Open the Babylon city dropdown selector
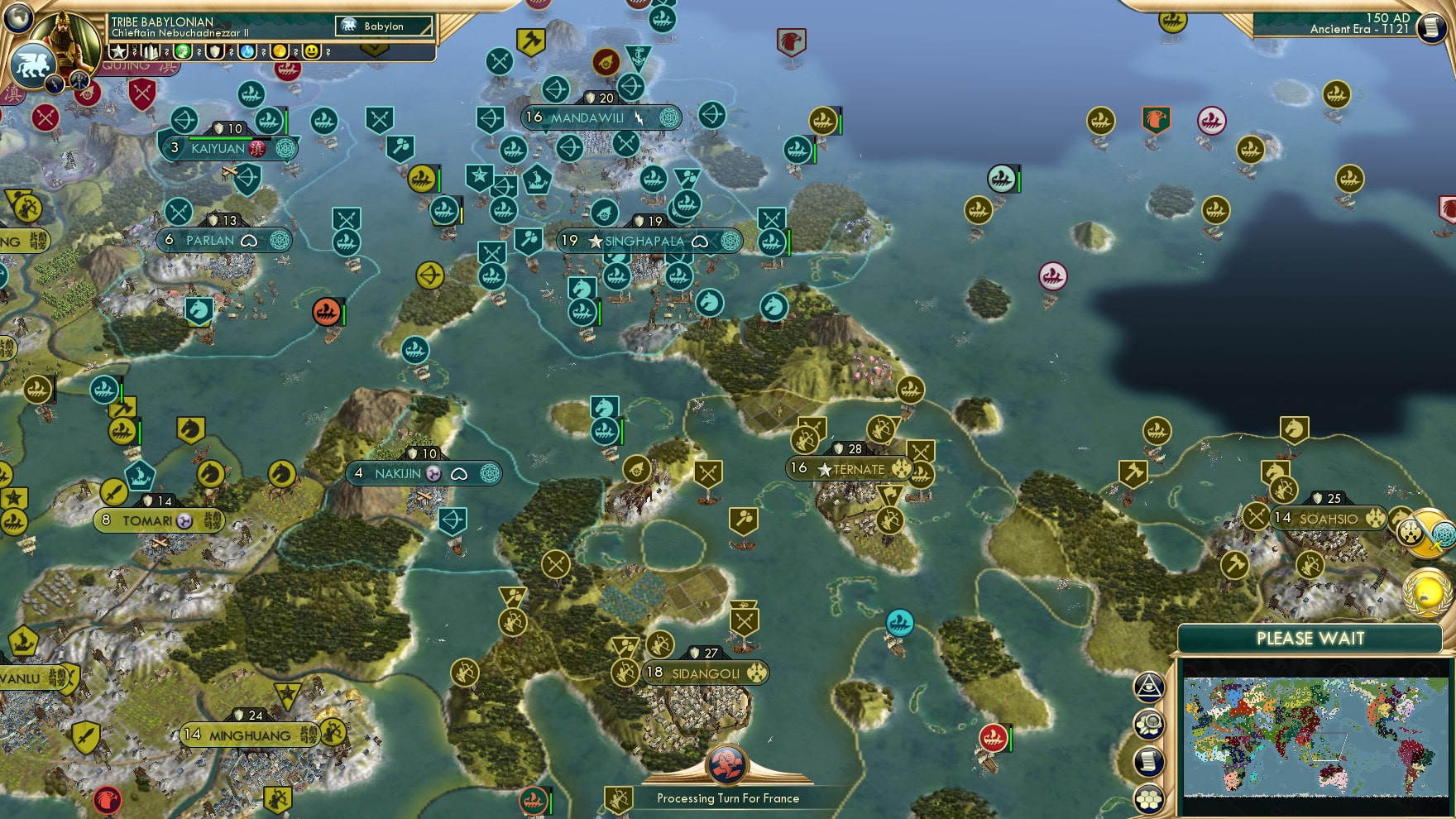Viewport: 1456px width, 819px height. pos(383,26)
